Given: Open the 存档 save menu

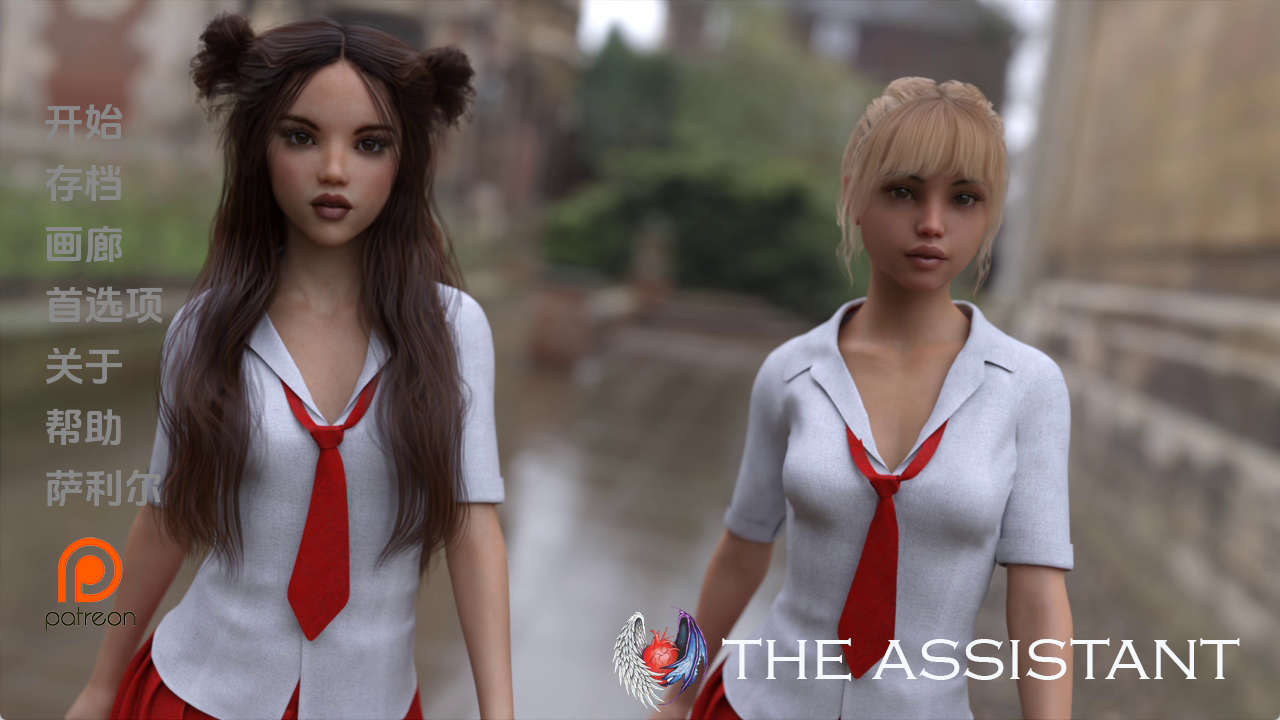Looking at the screenshot, I should tap(84, 184).
